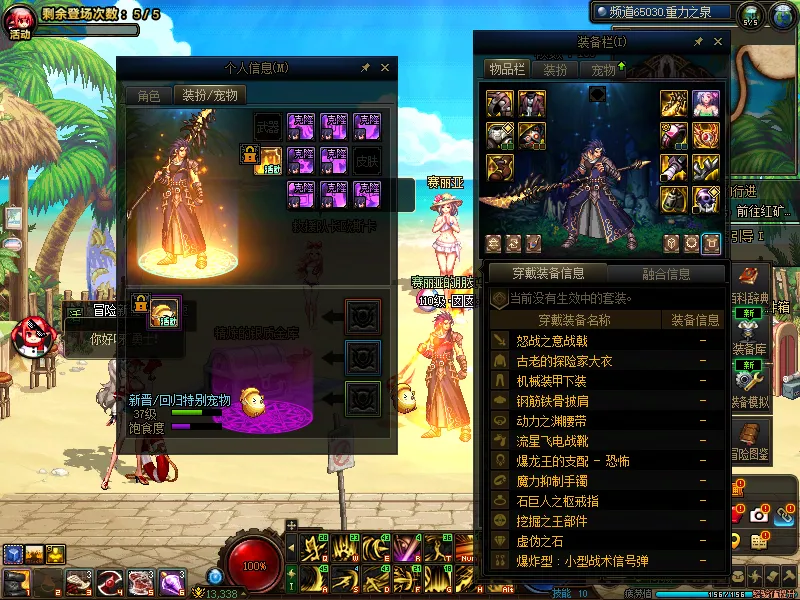Close the 个人信息 personal info window
This screenshot has height=600, width=800.
(x=385, y=68)
